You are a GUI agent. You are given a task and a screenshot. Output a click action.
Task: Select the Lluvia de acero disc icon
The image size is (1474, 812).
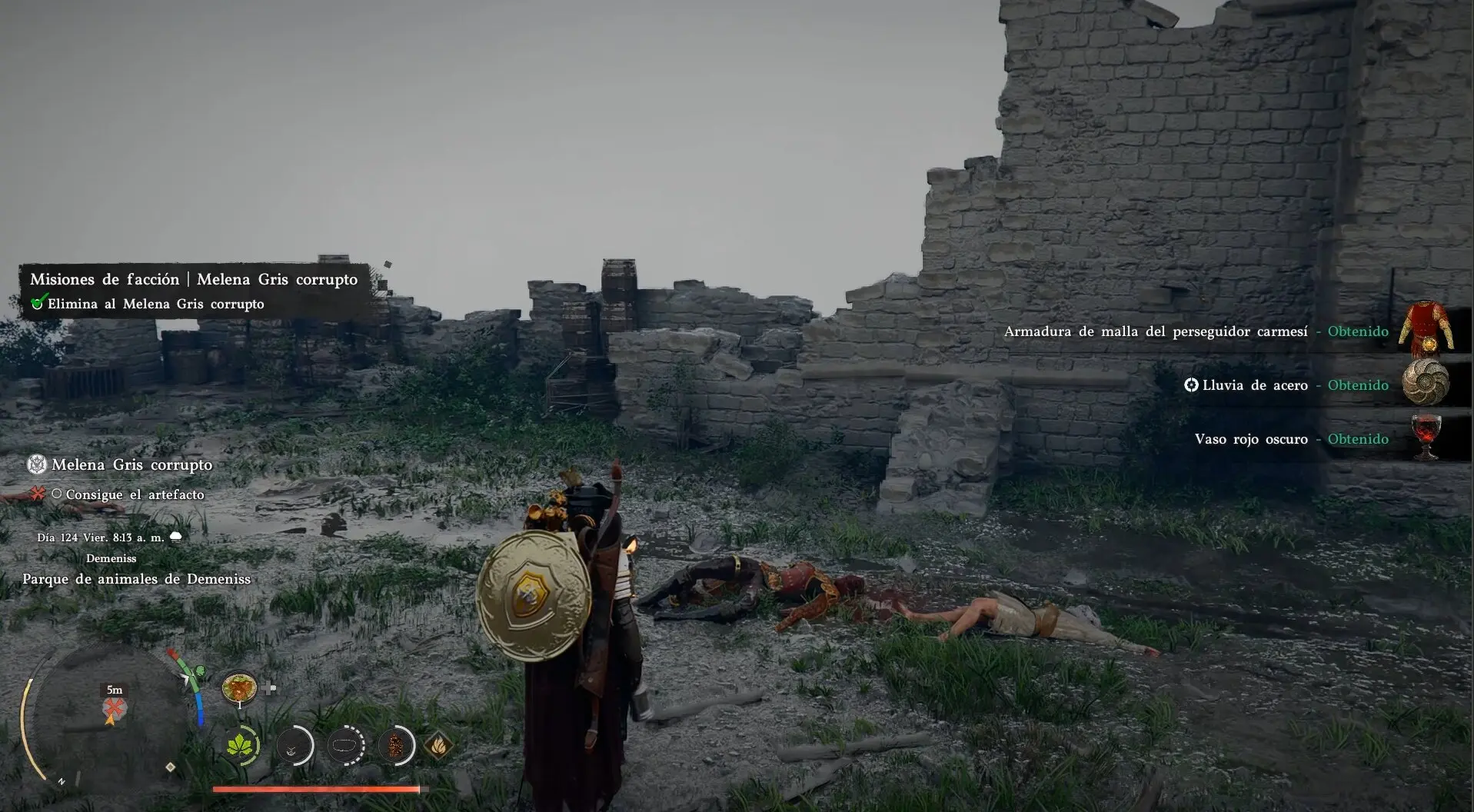coord(1425,382)
